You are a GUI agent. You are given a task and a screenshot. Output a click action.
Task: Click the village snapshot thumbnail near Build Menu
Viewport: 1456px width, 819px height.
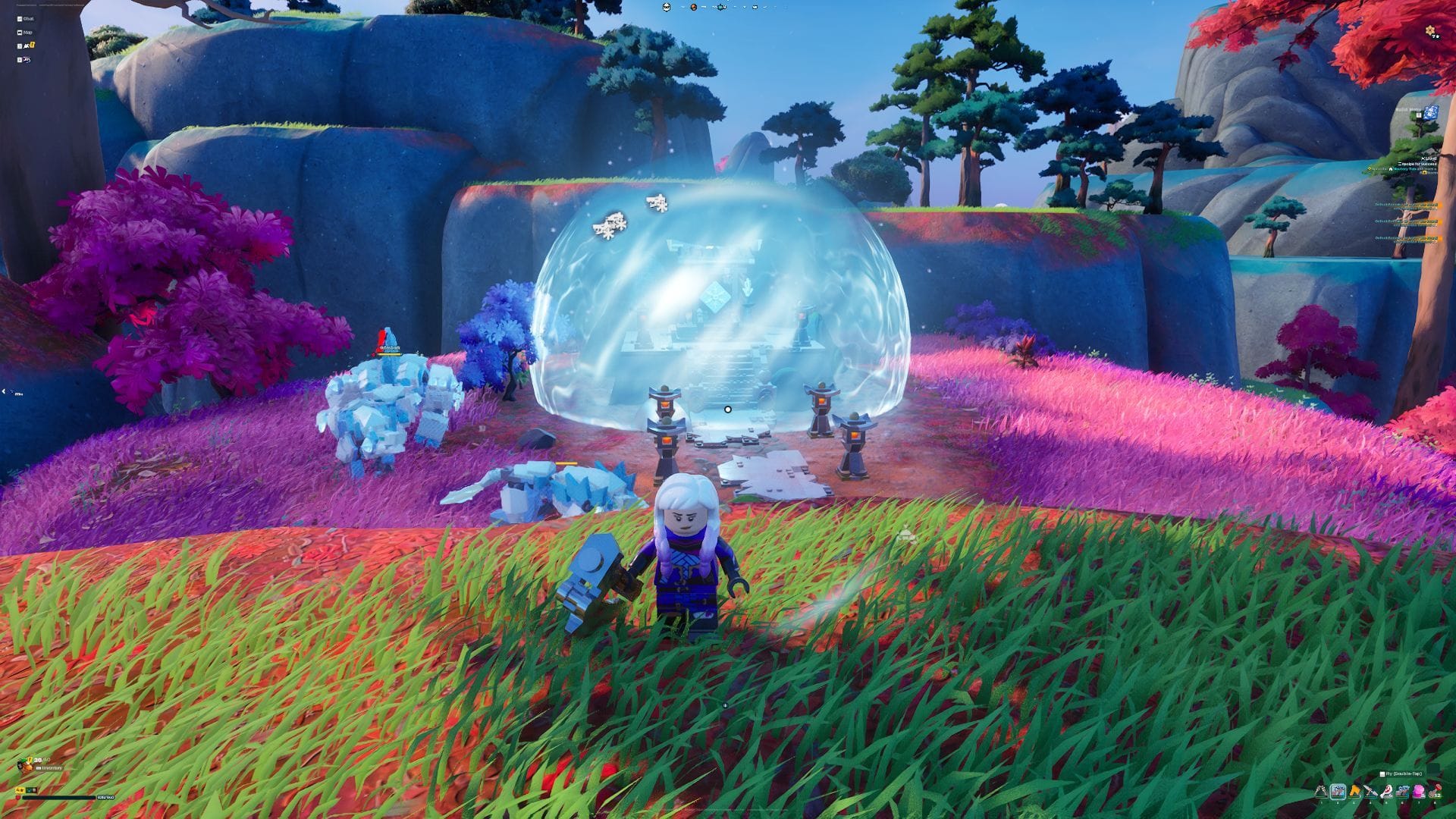tap(1430, 113)
